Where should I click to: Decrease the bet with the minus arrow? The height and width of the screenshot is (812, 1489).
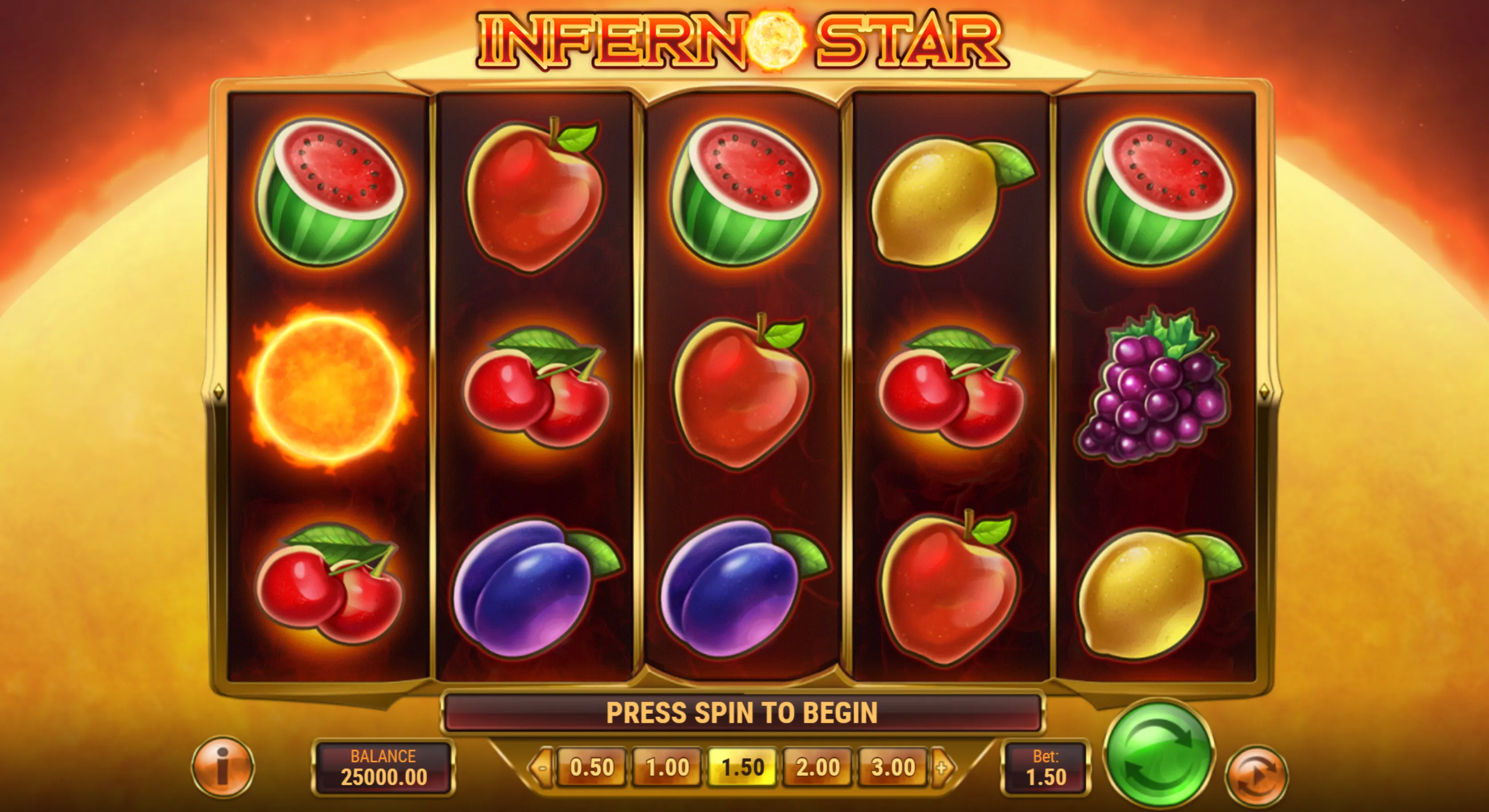(x=542, y=768)
